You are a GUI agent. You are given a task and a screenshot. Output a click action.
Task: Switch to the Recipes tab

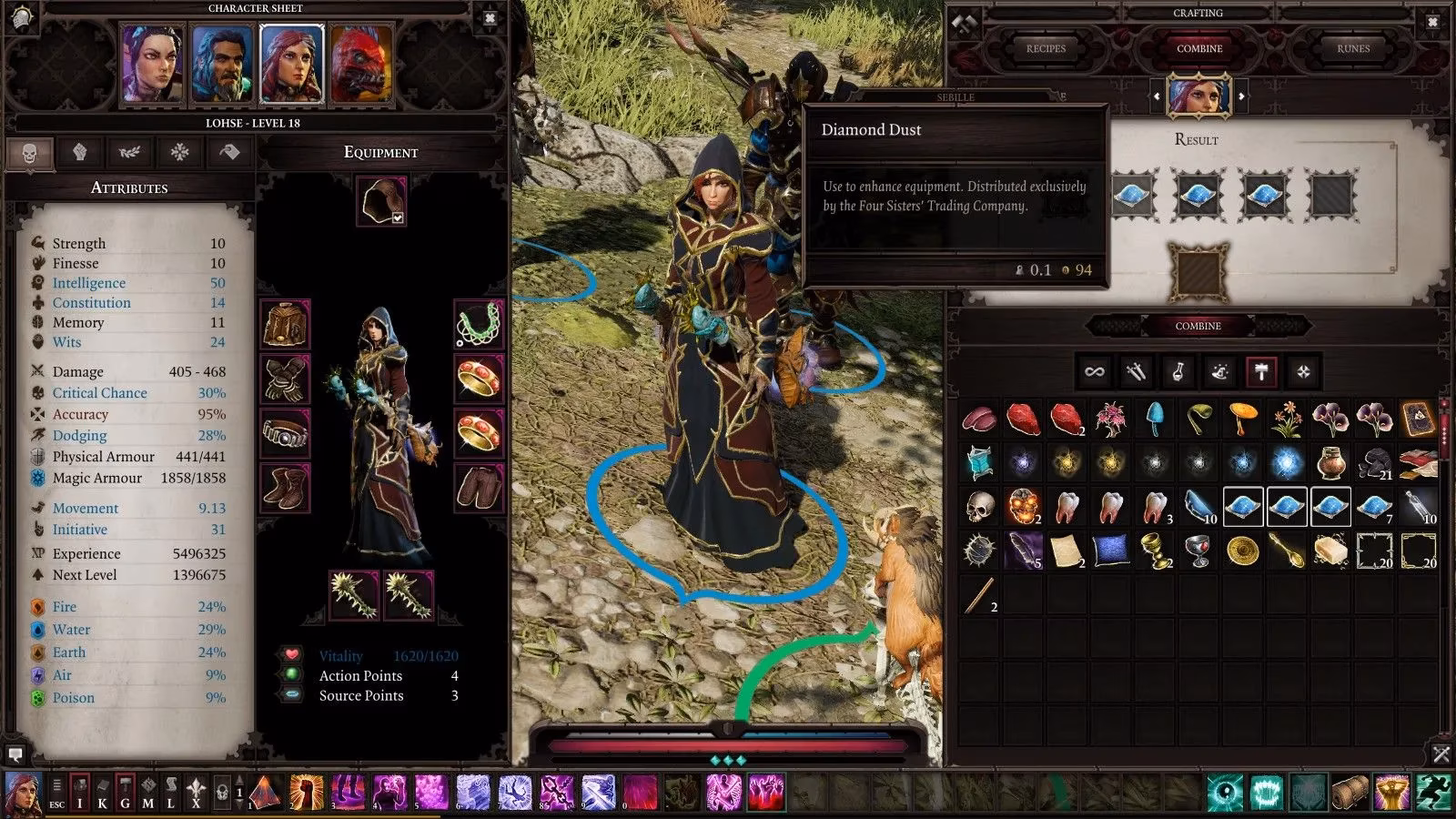point(1046,48)
